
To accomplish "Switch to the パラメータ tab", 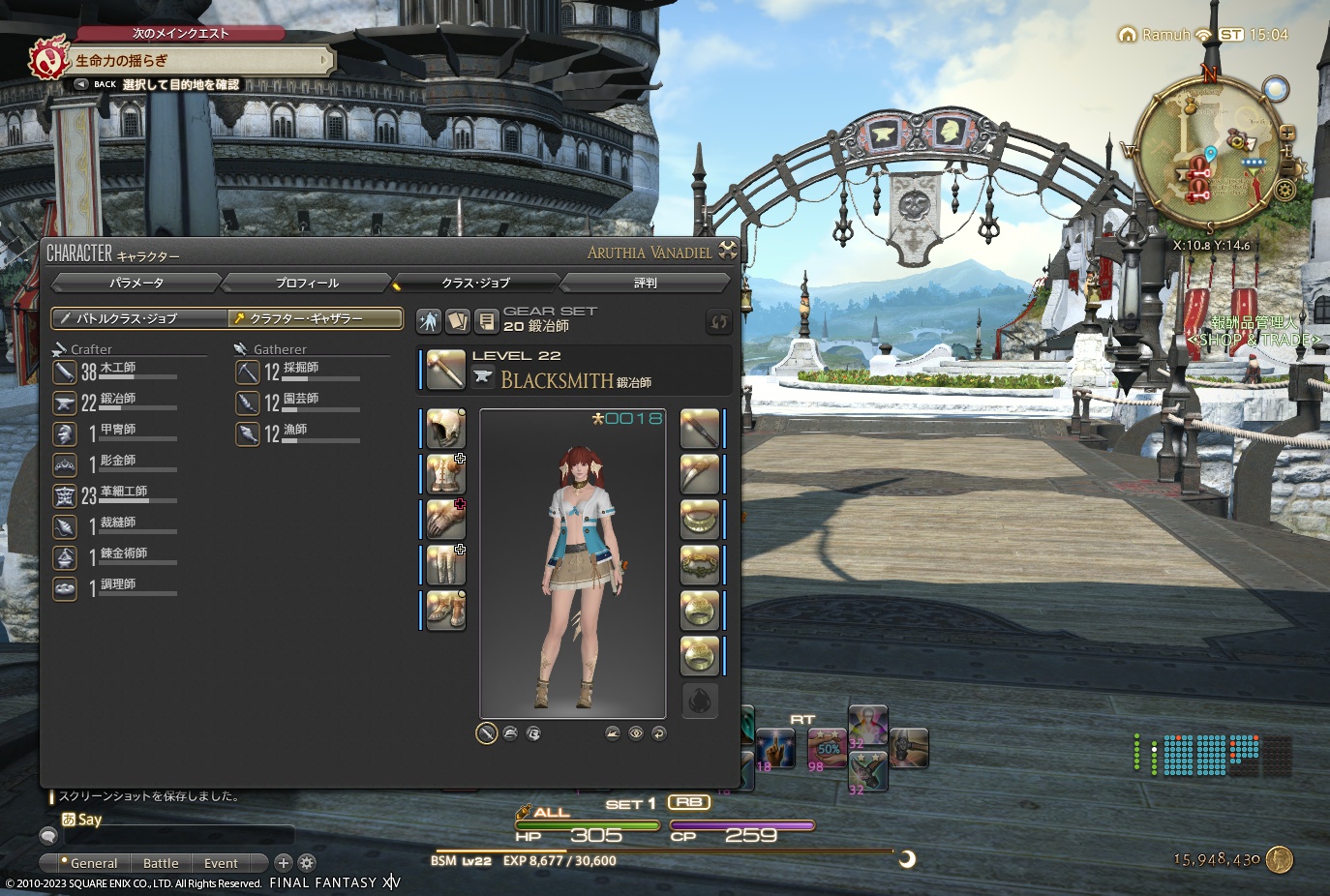I will (x=136, y=283).
